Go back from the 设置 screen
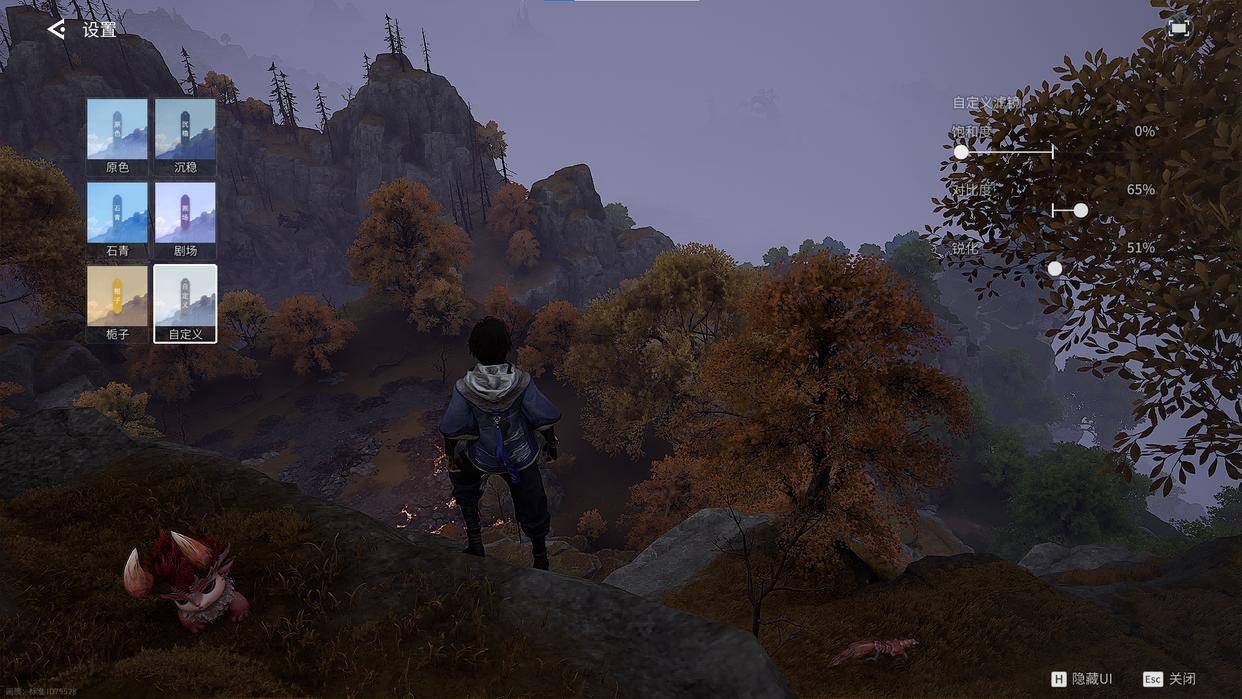1242x699 pixels. click(x=57, y=30)
